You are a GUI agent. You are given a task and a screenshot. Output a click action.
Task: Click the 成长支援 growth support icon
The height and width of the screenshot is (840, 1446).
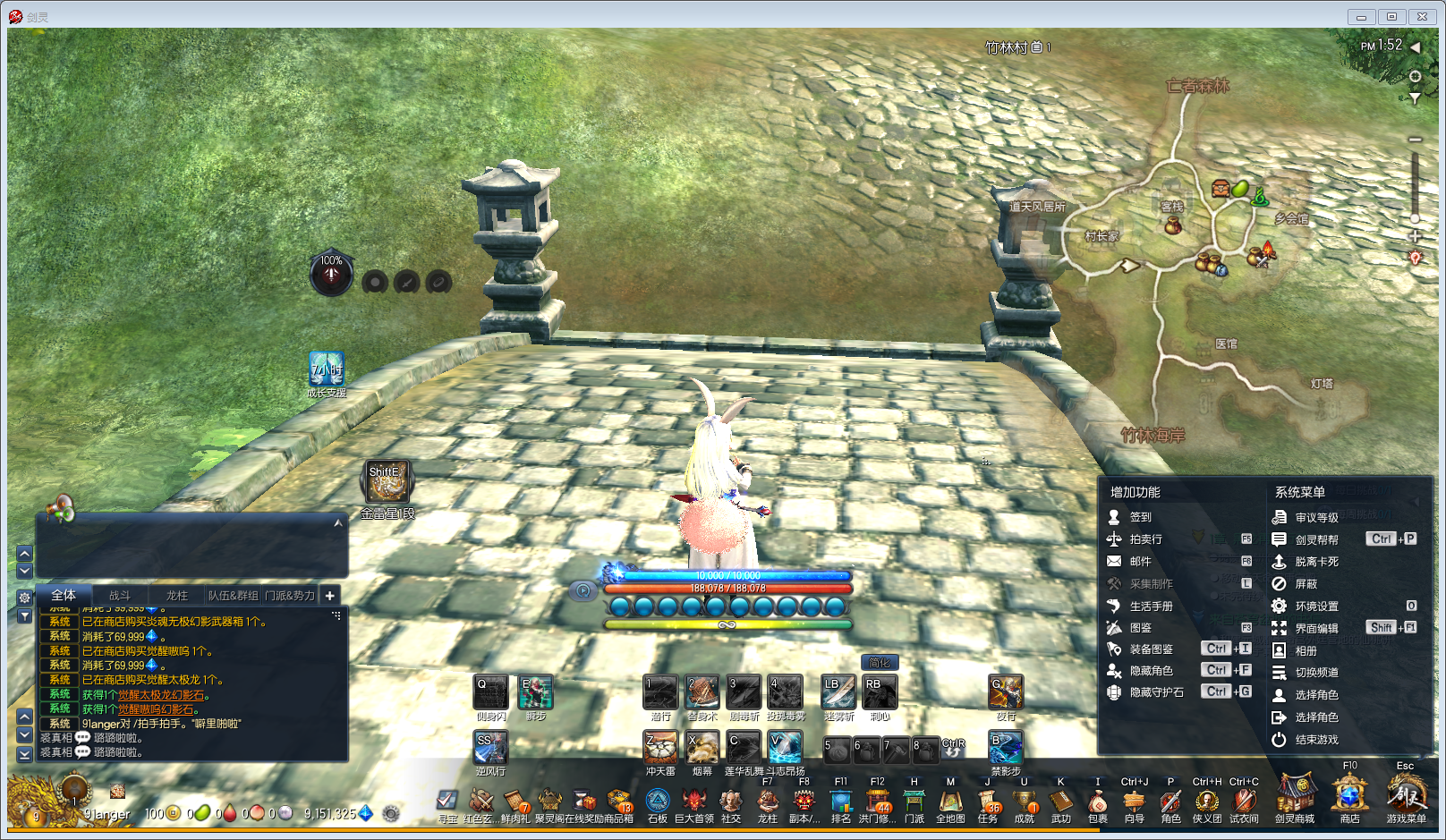(327, 370)
